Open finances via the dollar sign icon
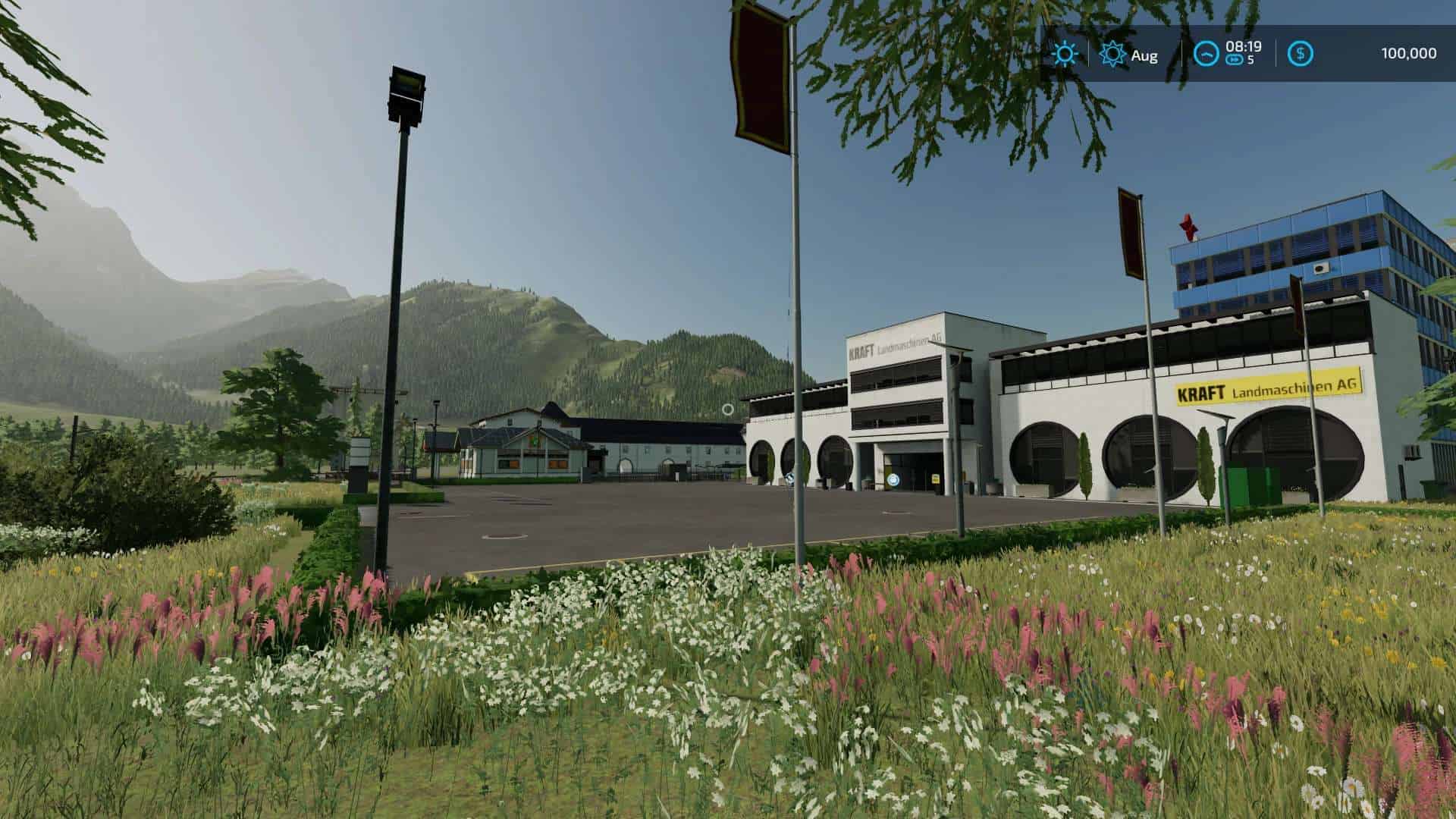The image size is (1456, 819). pos(1301,53)
